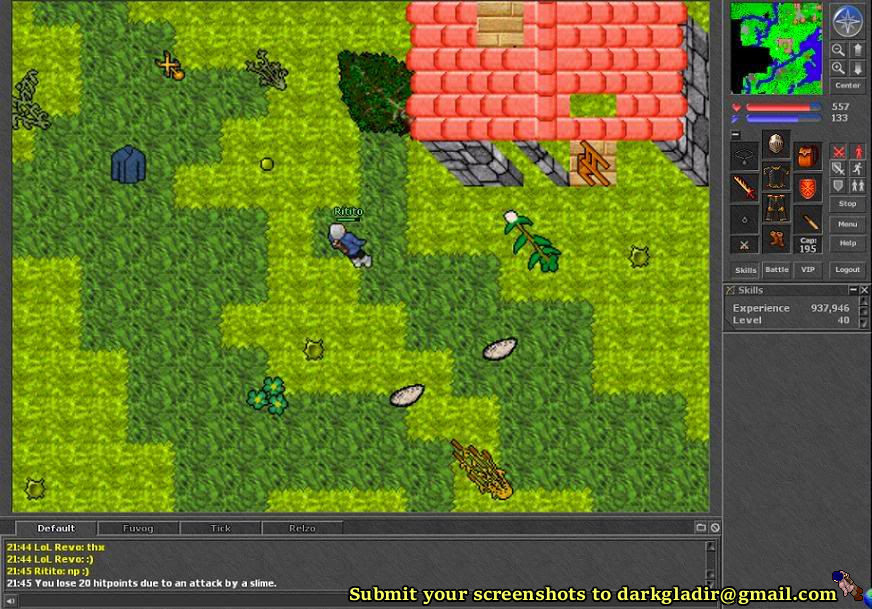Zoom in the minimap
Image resolution: width=872 pixels, height=609 pixels.
[838, 68]
